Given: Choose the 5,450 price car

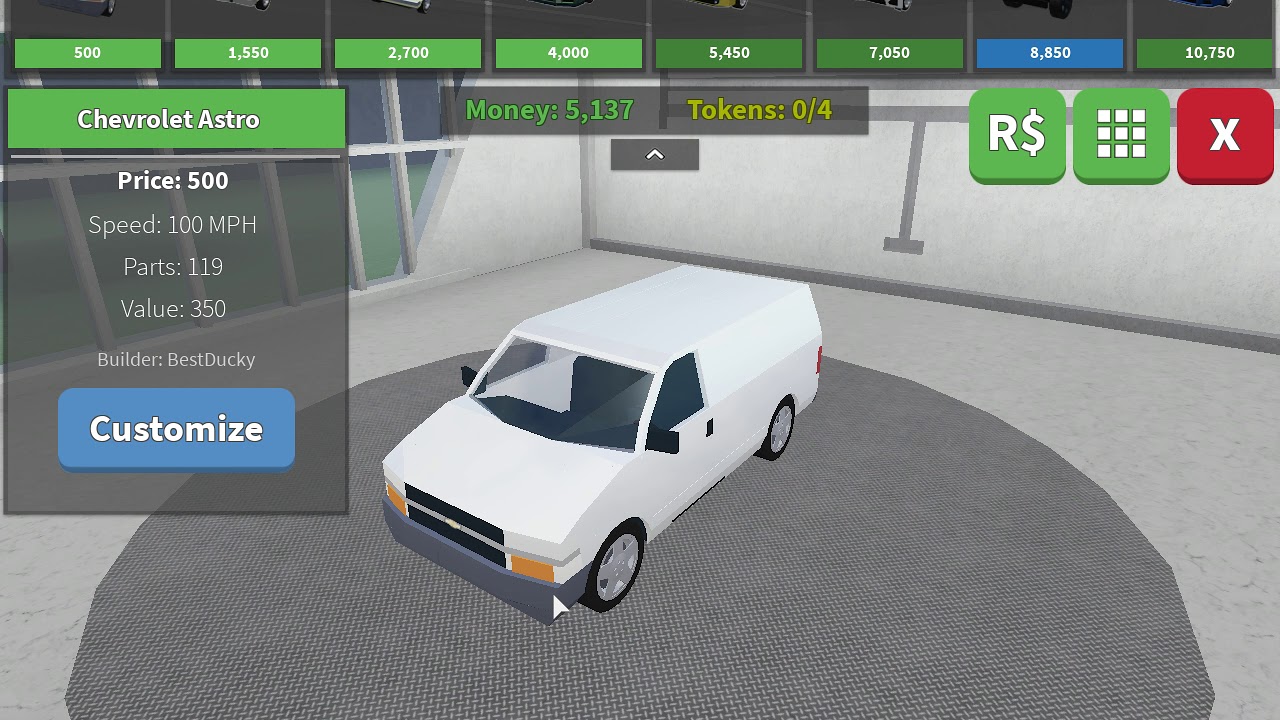Looking at the screenshot, I should click(x=729, y=53).
